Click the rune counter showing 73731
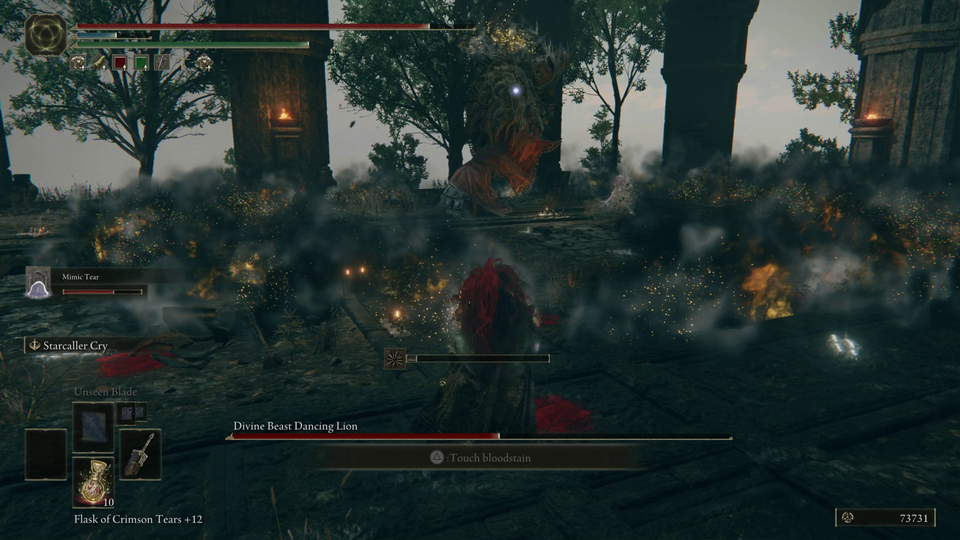 tap(886, 517)
